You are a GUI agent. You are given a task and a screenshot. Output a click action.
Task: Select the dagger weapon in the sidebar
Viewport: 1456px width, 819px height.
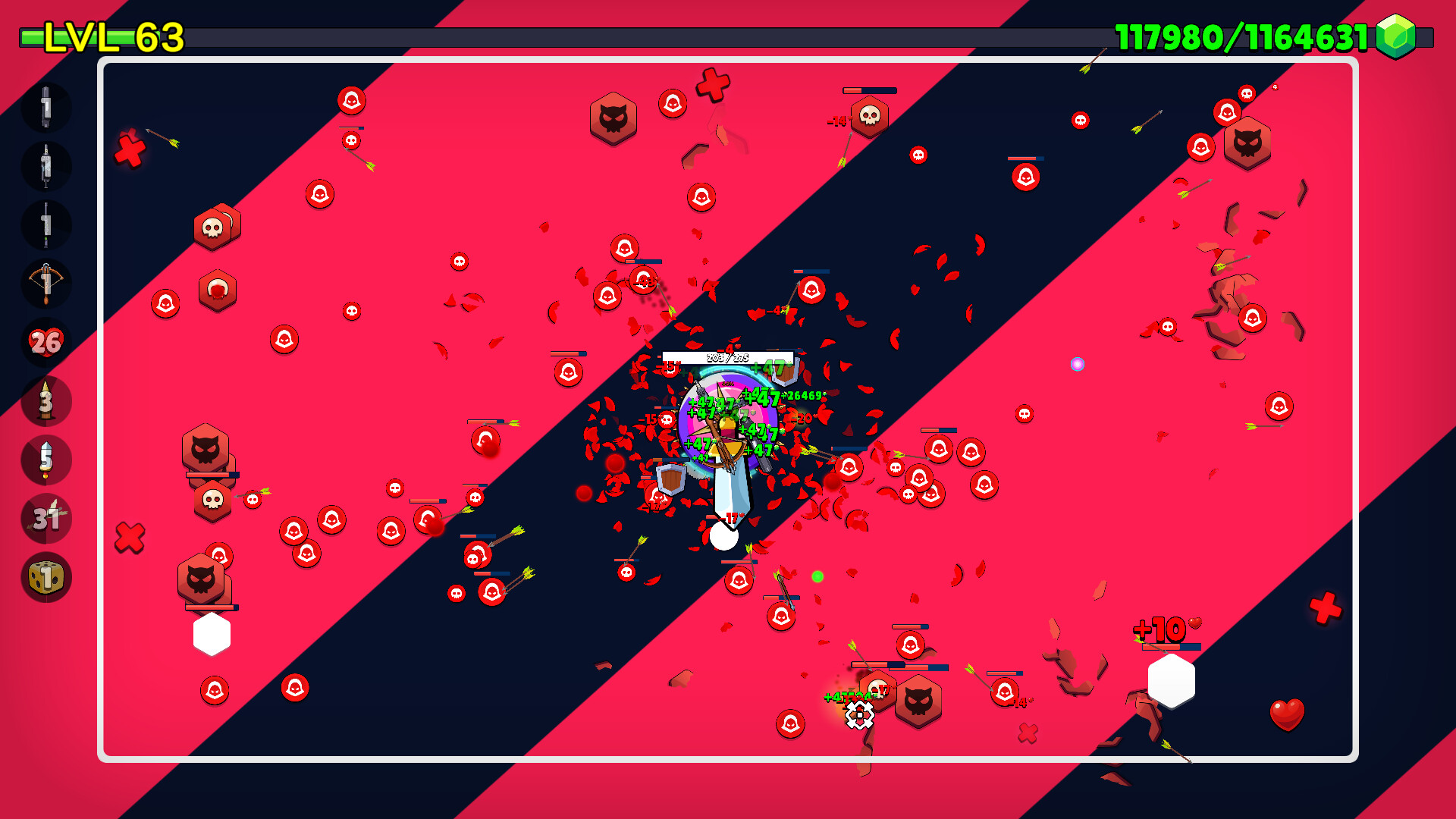(47, 108)
